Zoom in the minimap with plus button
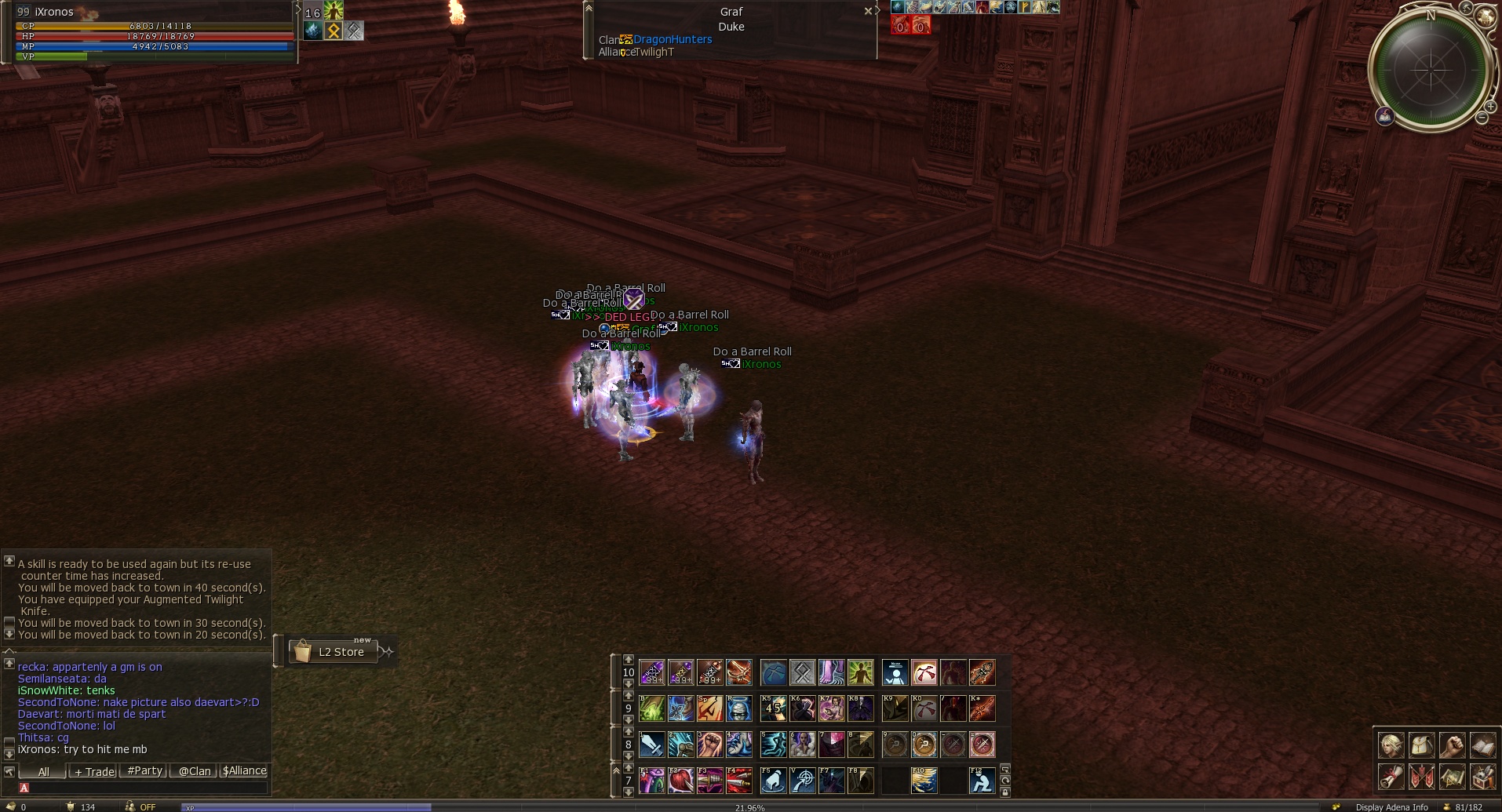Image resolution: width=1502 pixels, height=812 pixels. pyautogui.click(x=1490, y=106)
